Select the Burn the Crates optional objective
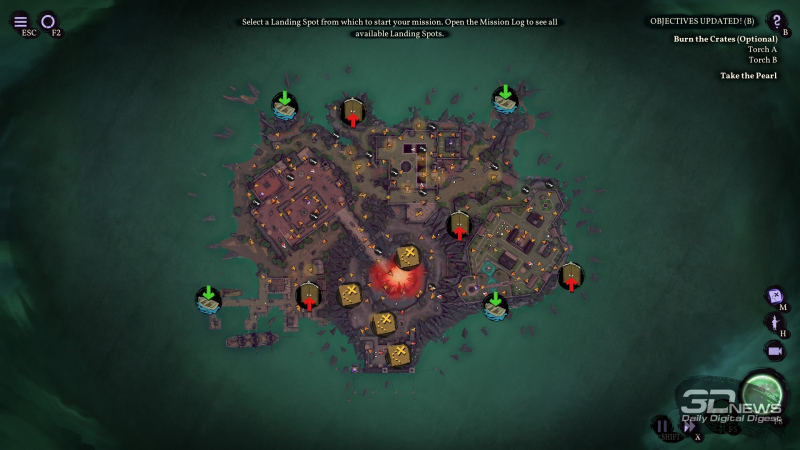800x450 pixels. (725, 38)
